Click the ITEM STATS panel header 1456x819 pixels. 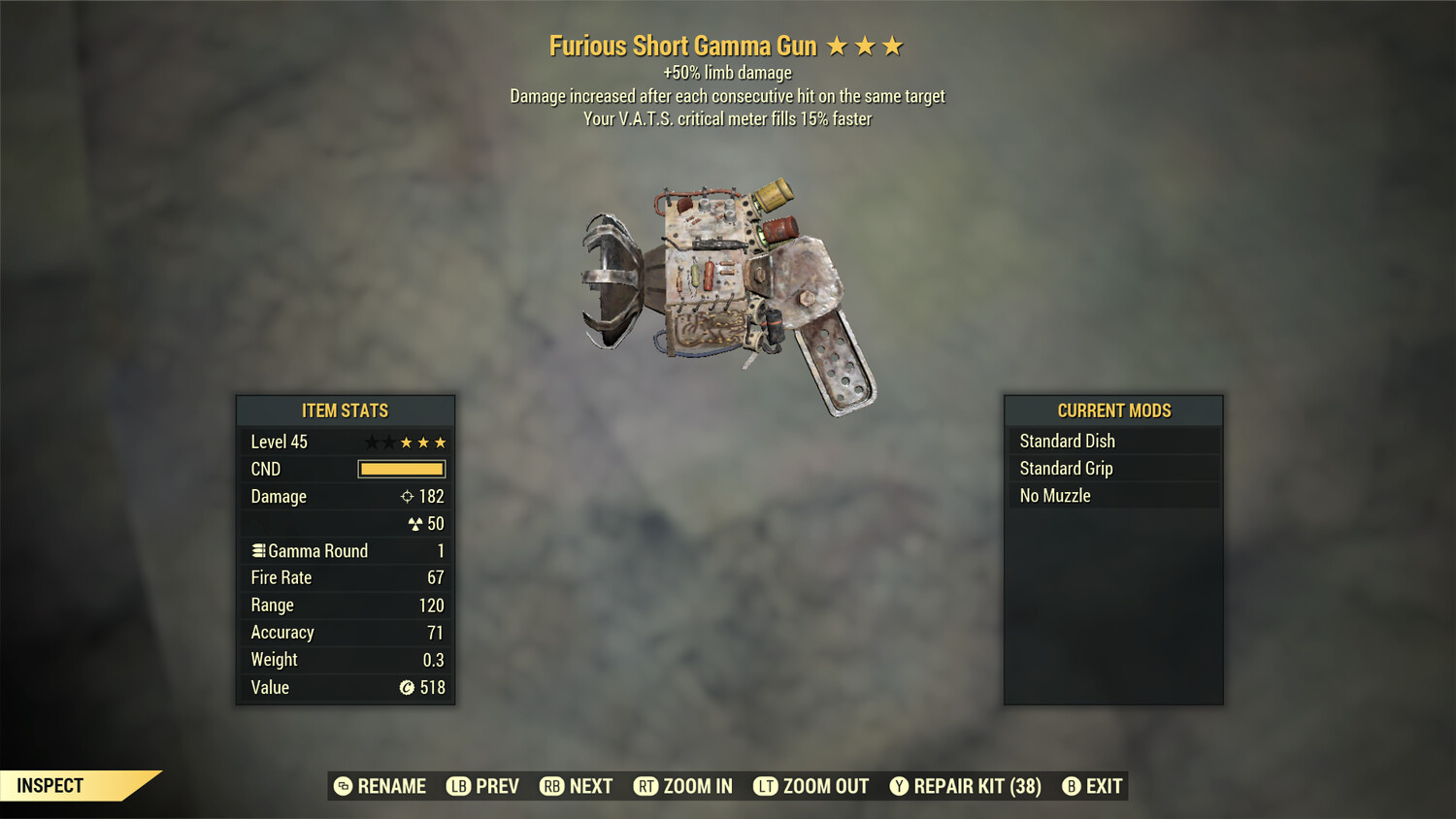coord(345,410)
